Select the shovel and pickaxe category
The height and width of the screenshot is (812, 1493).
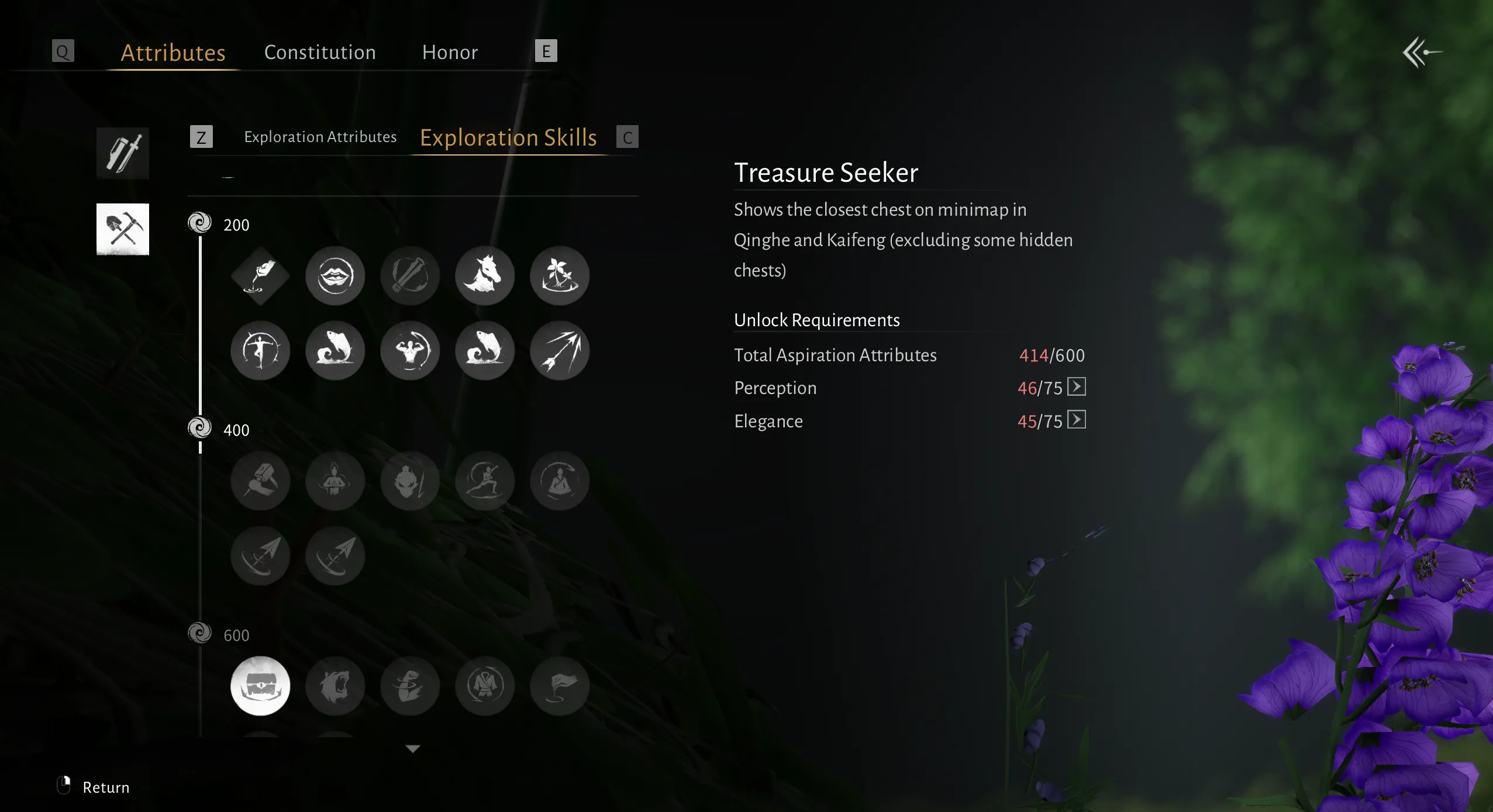123,229
